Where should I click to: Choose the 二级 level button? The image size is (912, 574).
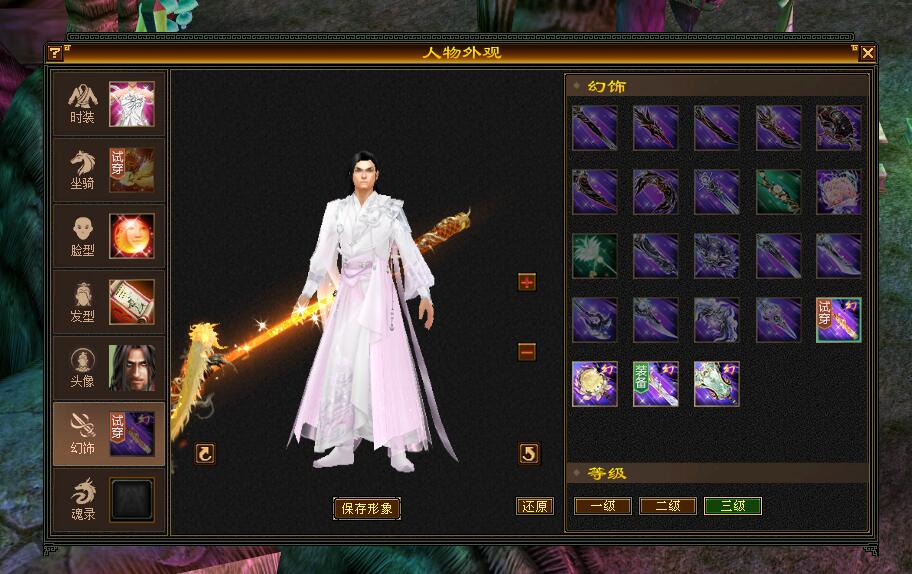tap(667, 506)
